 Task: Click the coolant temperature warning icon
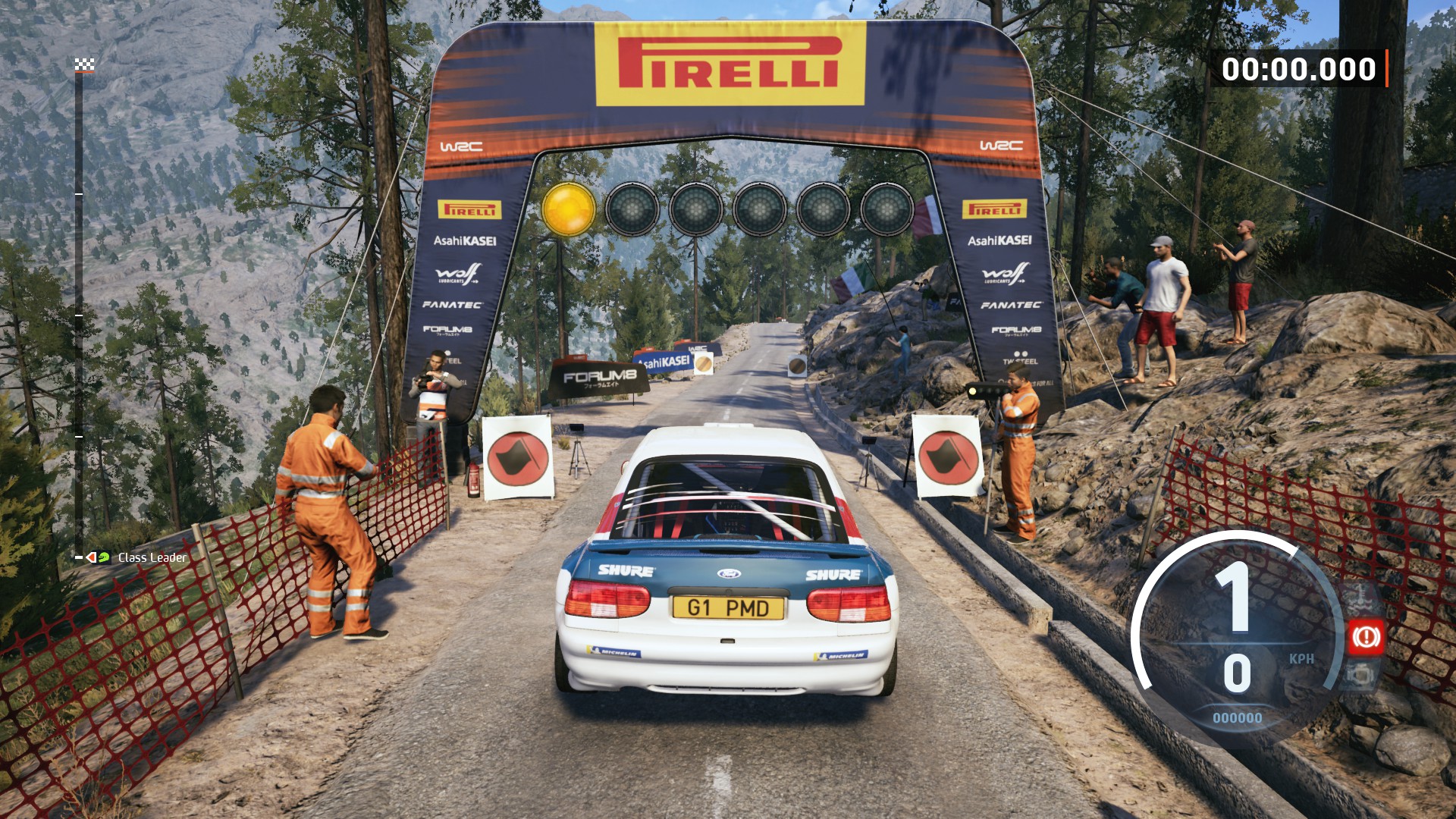[x=1360, y=599]
